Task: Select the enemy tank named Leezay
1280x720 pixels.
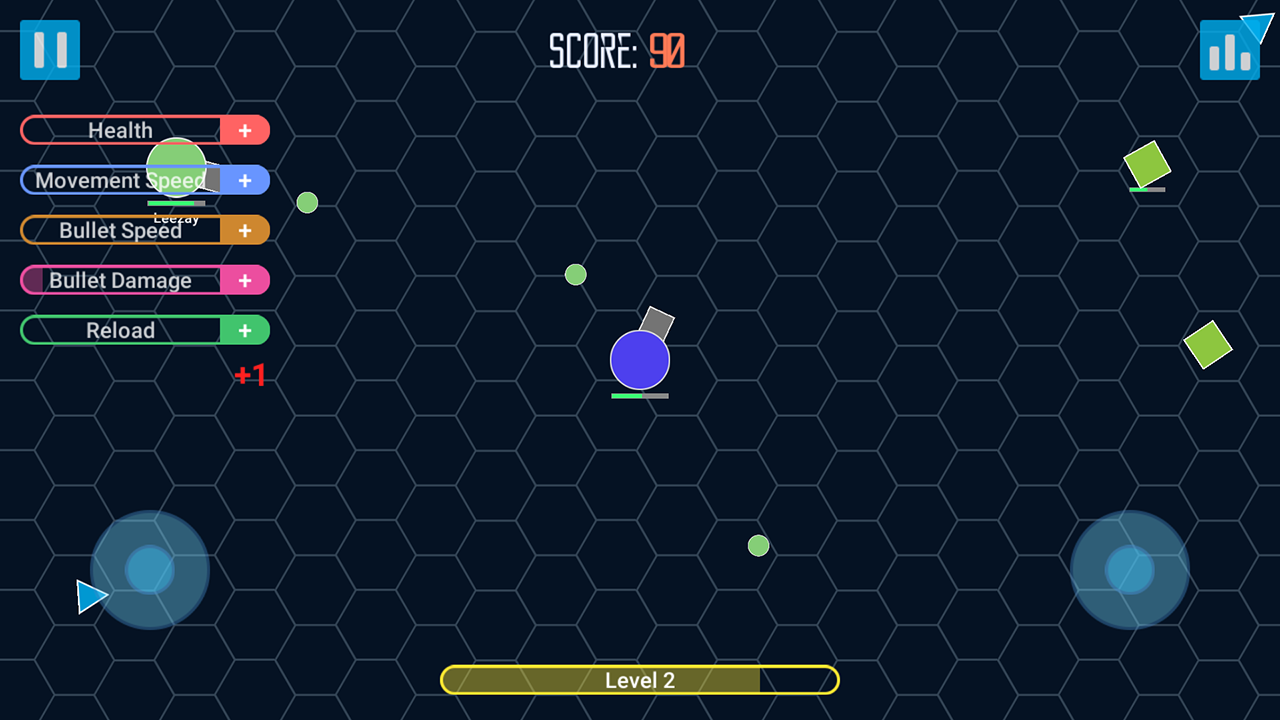Action: pos(175,165)
